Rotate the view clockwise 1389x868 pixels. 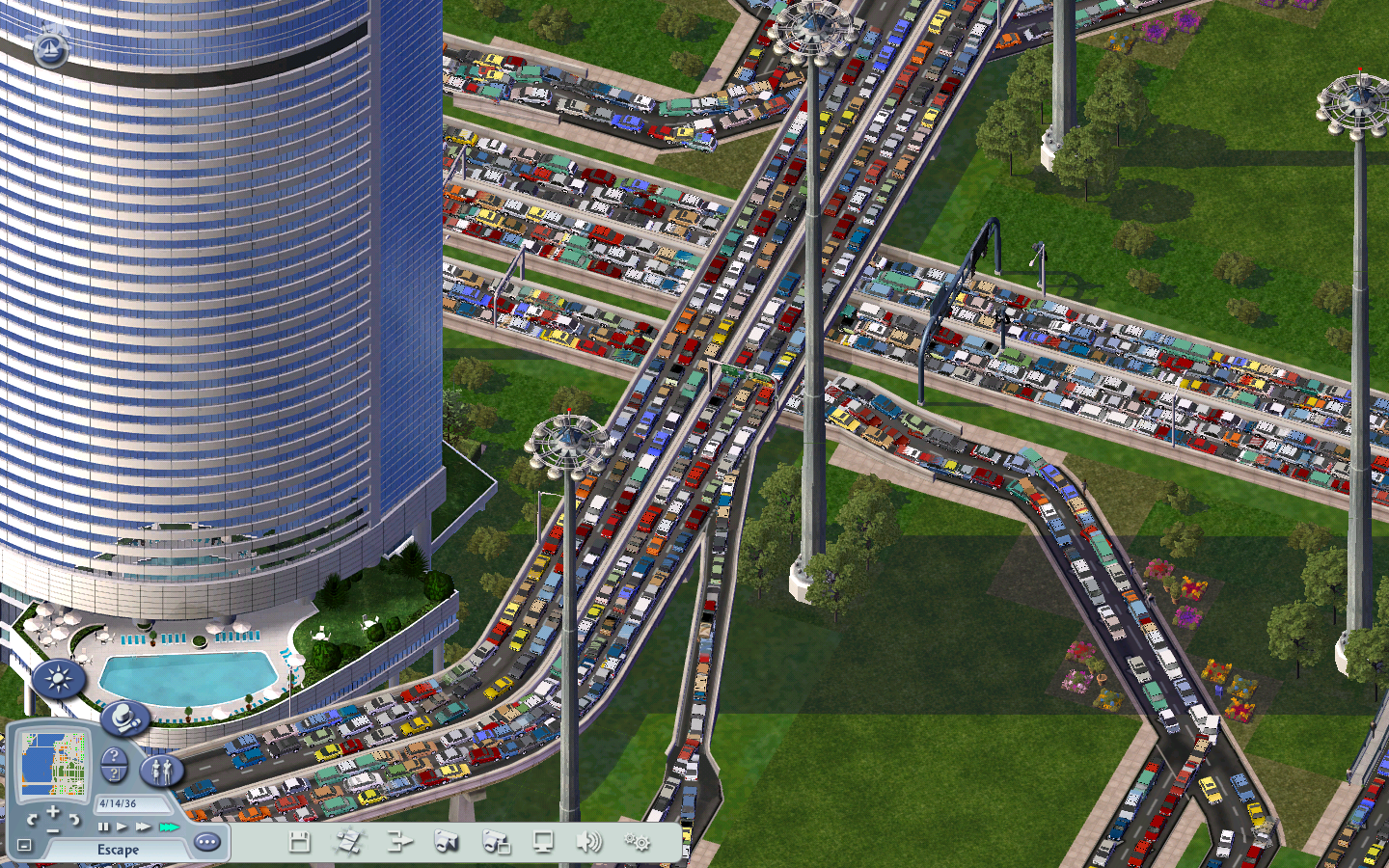click(73, 820)
